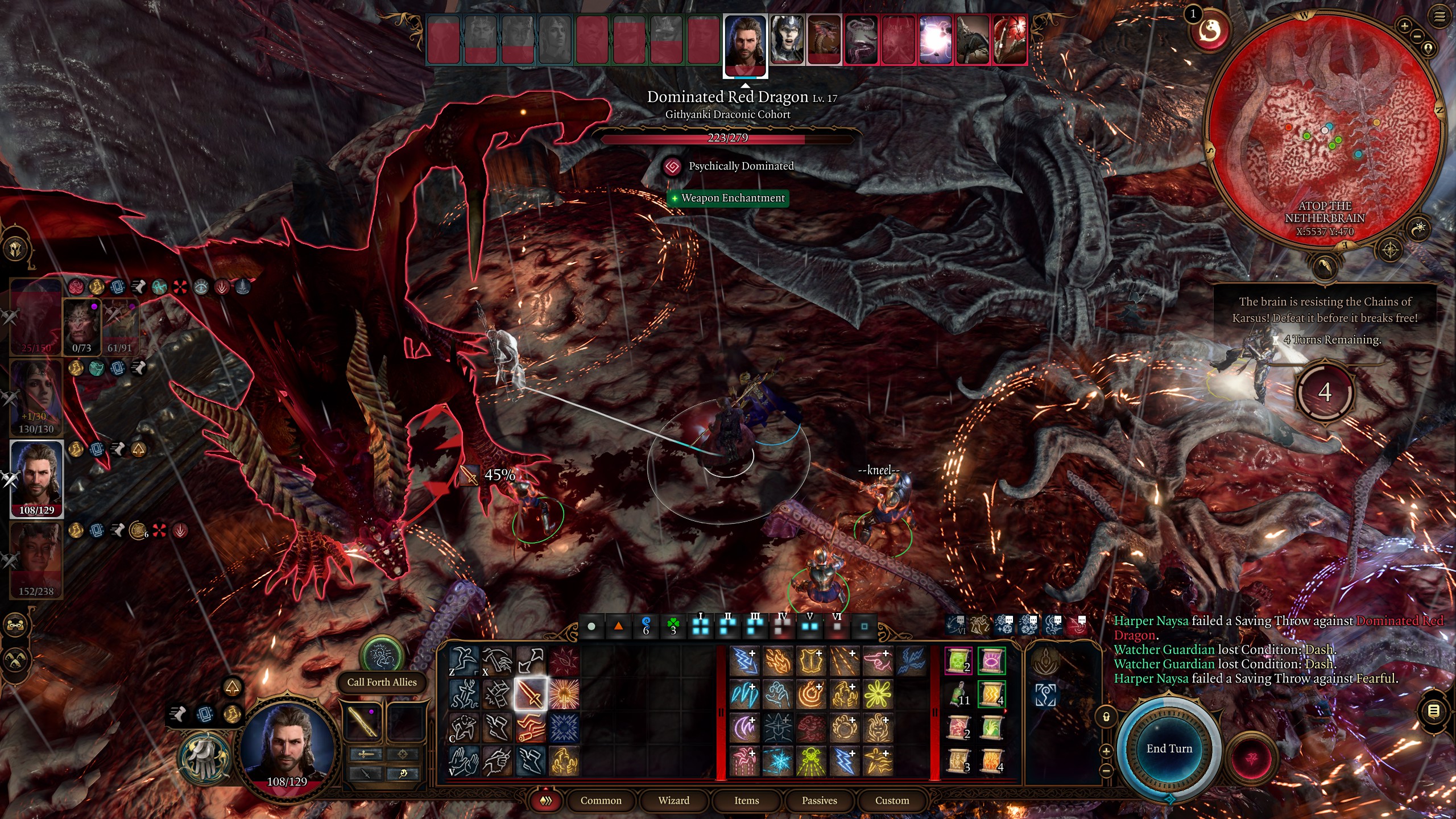Open the red chevron hotbar flyout
Viewport: 1456px width, 819px height.
tap(545, 800)
